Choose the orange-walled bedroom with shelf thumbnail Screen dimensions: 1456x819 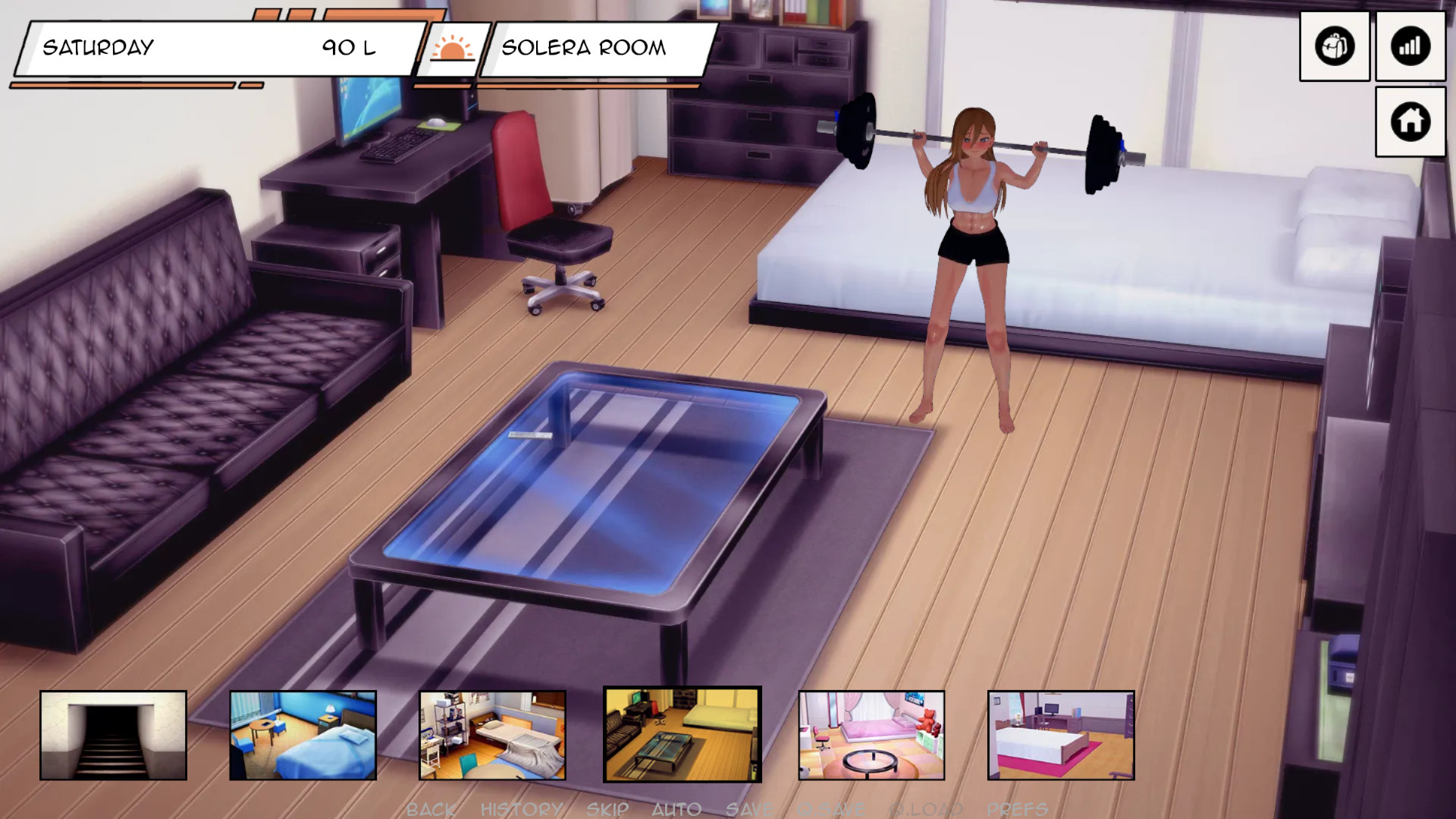pyautogui.click(x=492, y=735)
